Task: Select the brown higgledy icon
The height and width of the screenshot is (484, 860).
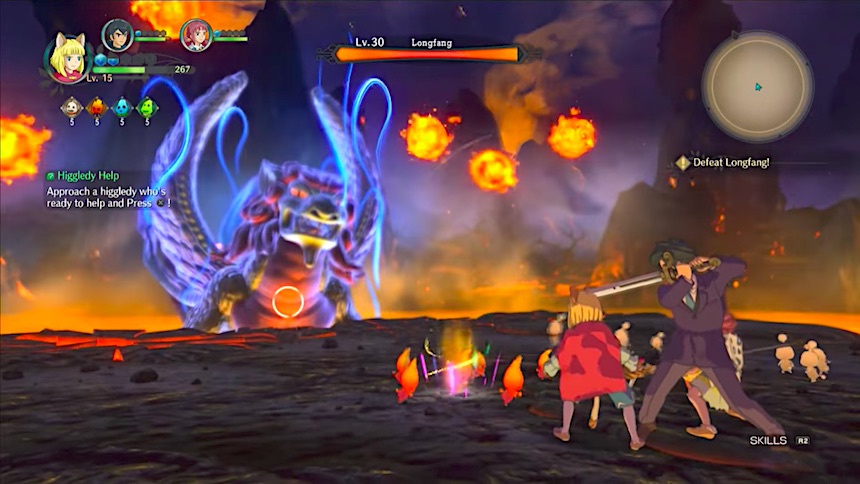Action: [71, 107]
